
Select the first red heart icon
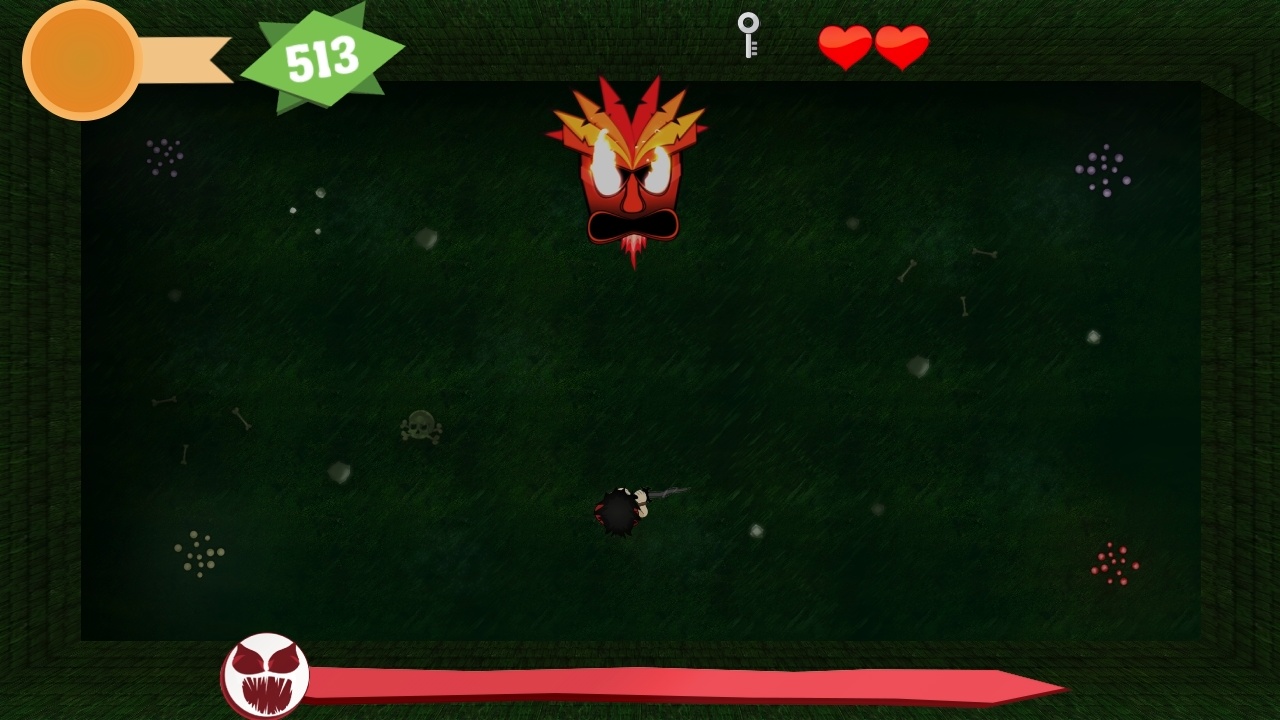[x=845, y=45]
